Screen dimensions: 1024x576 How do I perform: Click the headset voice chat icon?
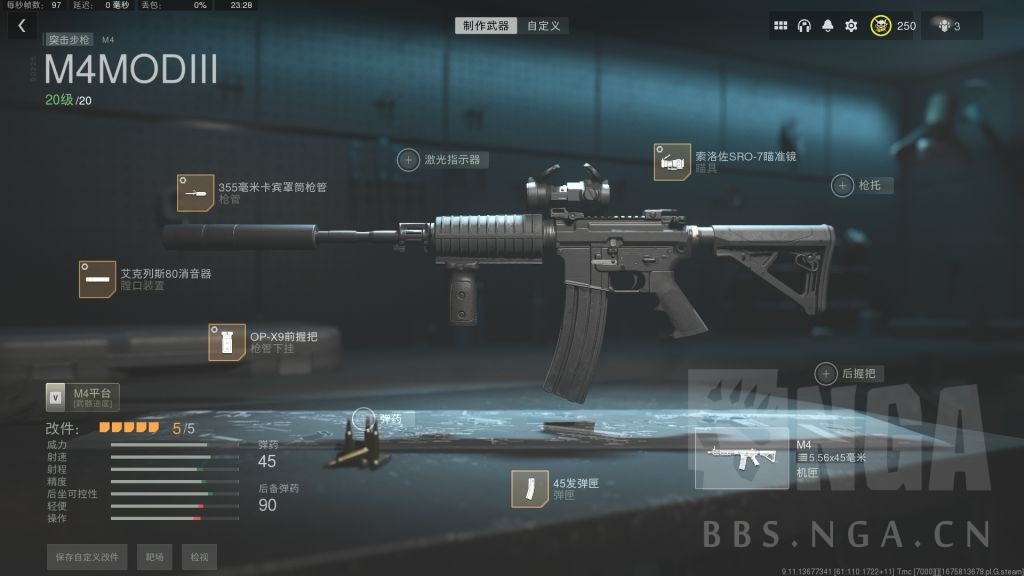point(804,26)
